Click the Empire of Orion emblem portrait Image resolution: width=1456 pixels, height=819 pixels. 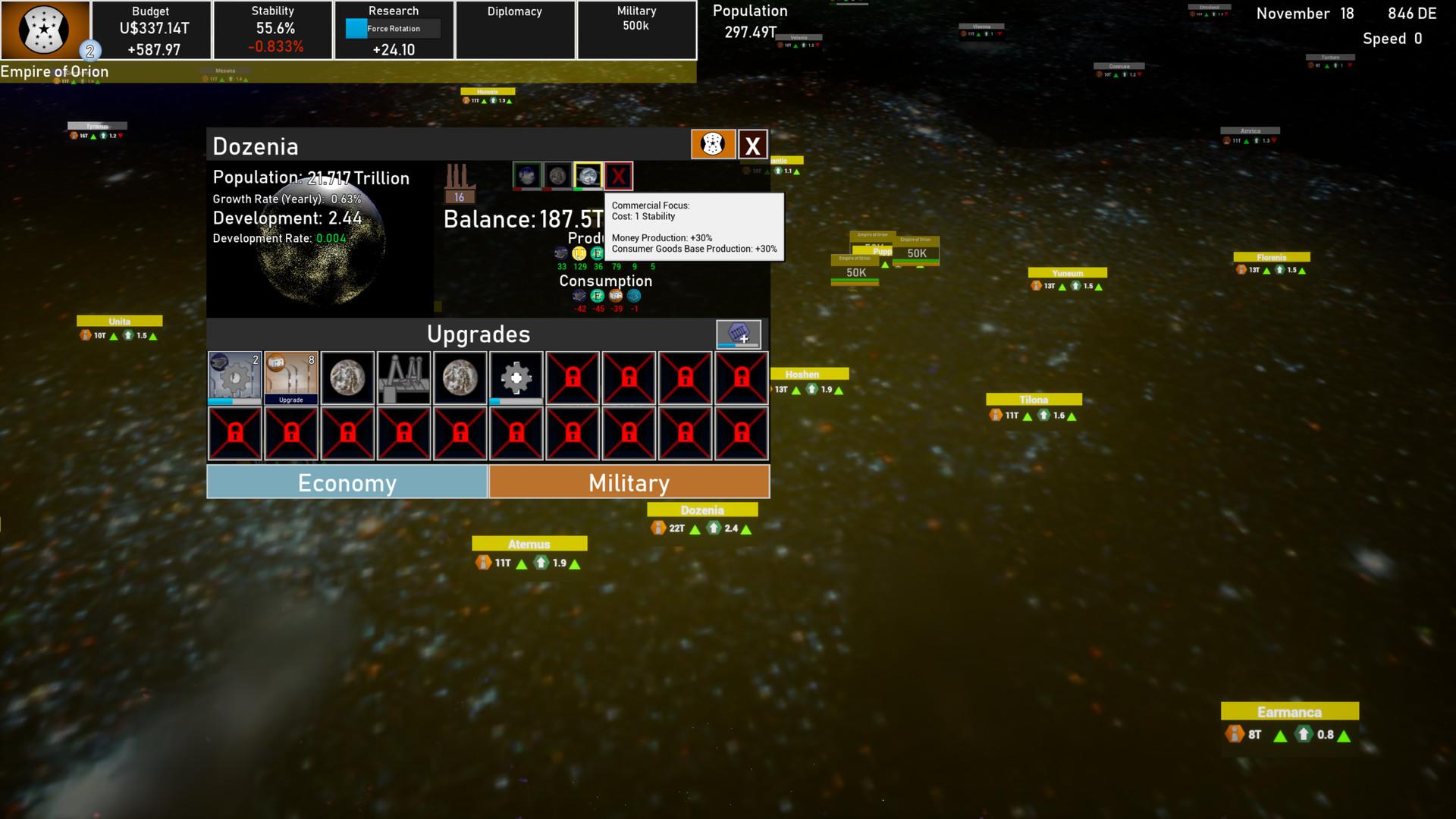click(44, 30)
